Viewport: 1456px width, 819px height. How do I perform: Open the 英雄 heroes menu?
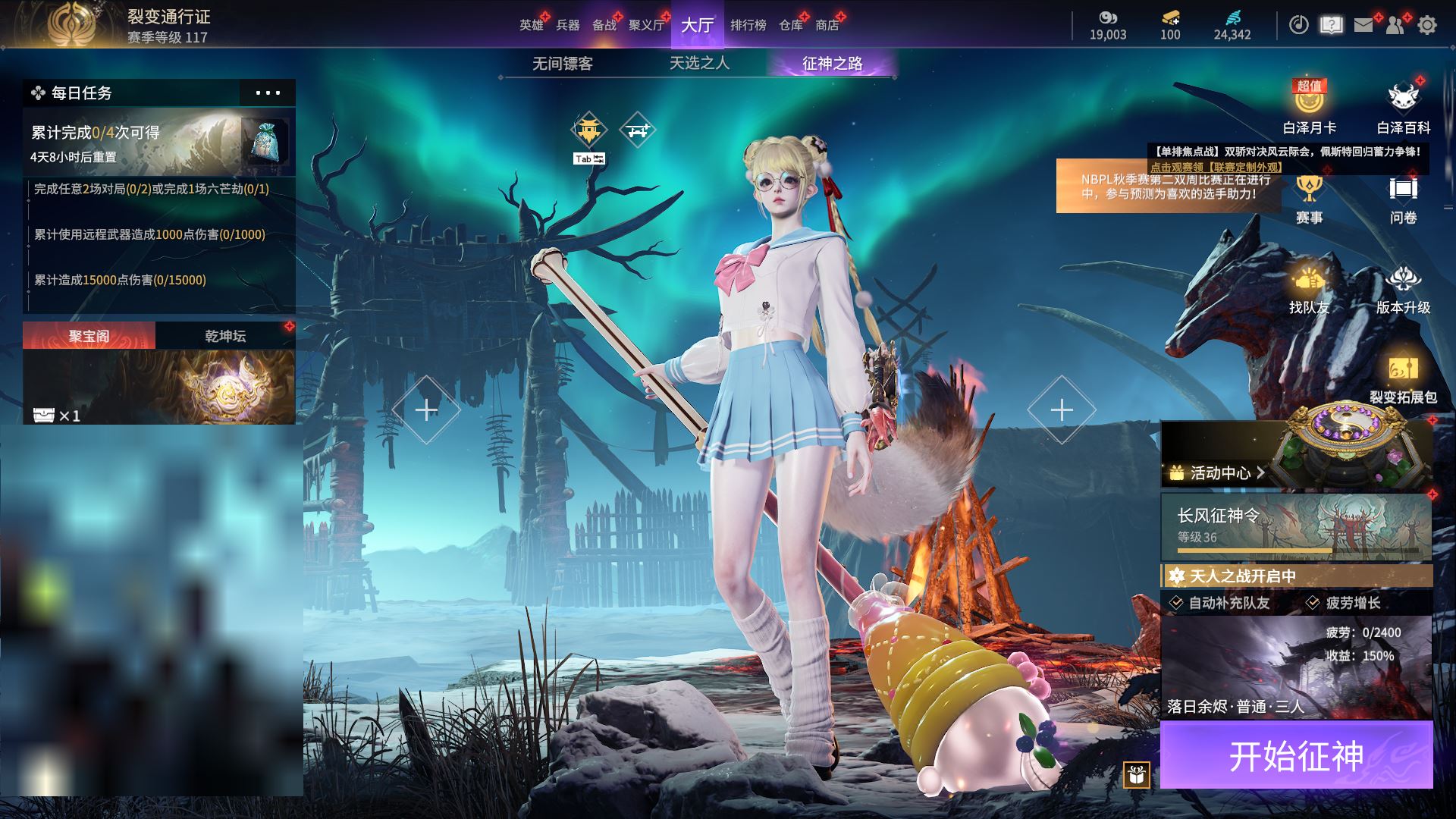click(x=531, y=25)
